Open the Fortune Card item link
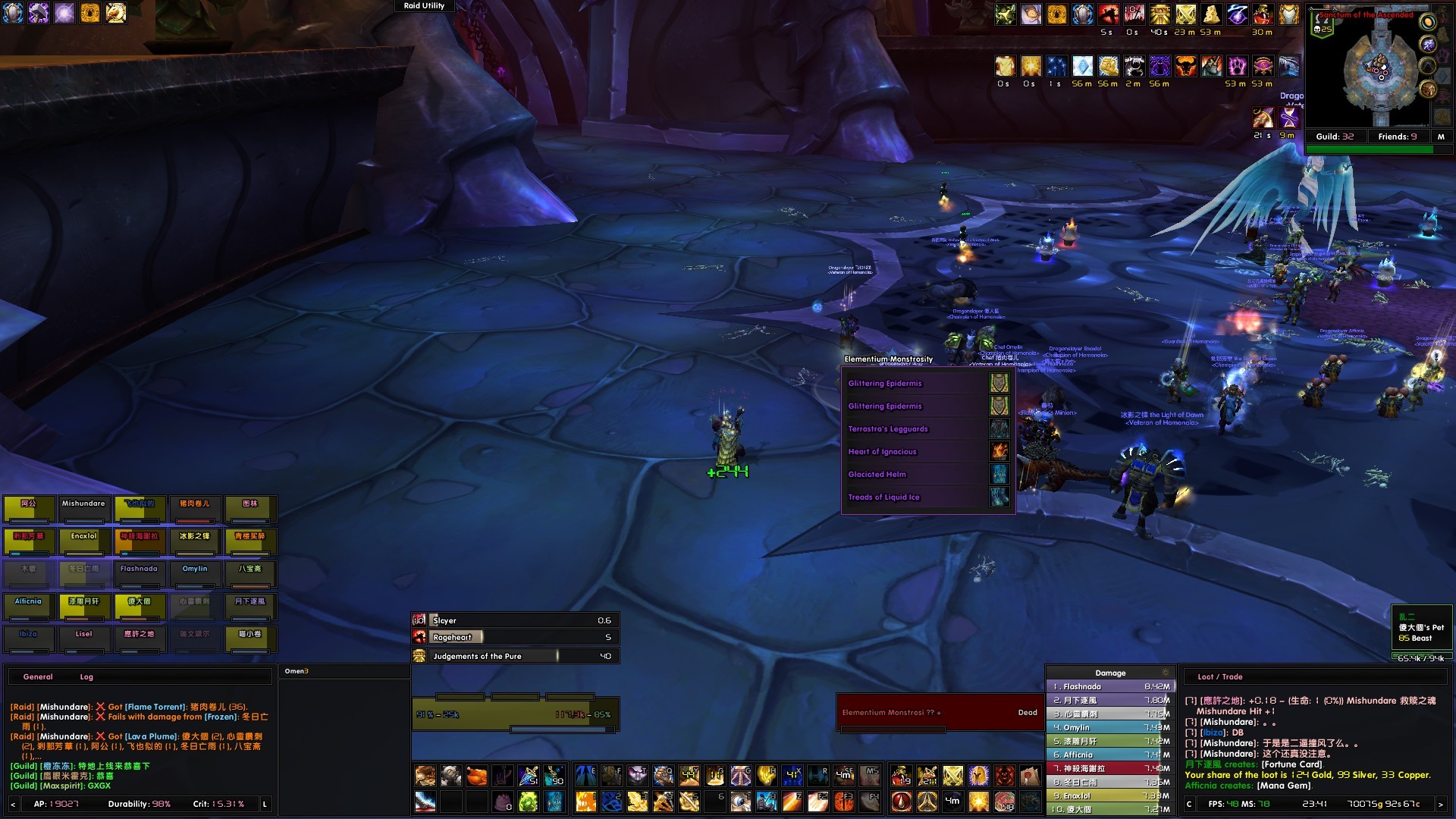The image size is (1456, 819). 1292,764
